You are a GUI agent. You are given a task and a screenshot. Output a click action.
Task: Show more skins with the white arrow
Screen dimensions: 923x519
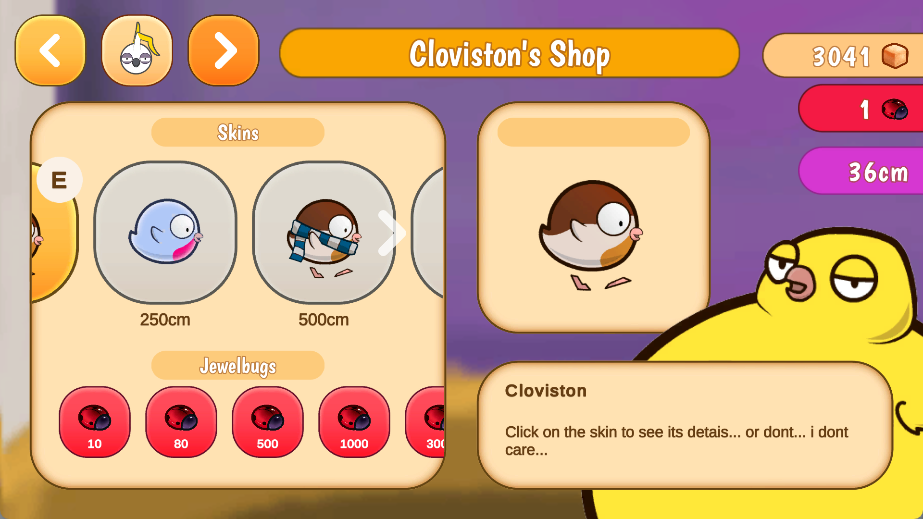pyautogui.click(x=391, y=233)
